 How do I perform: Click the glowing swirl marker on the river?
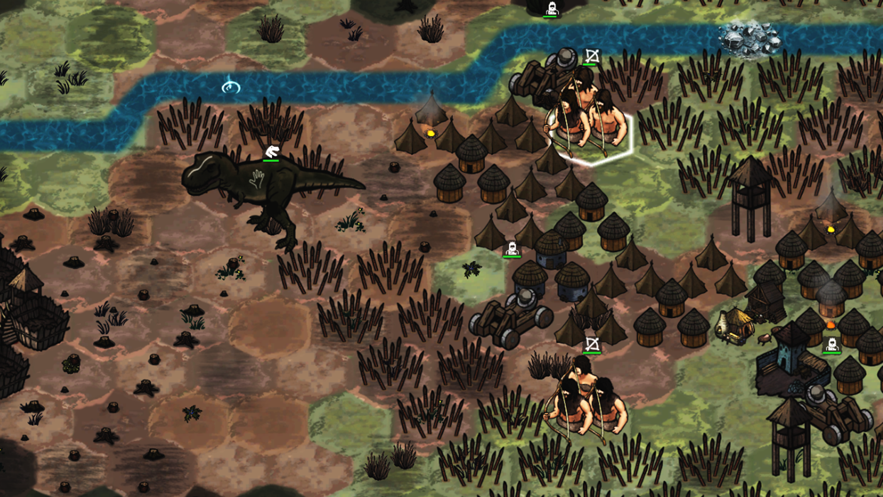[231, 86]
